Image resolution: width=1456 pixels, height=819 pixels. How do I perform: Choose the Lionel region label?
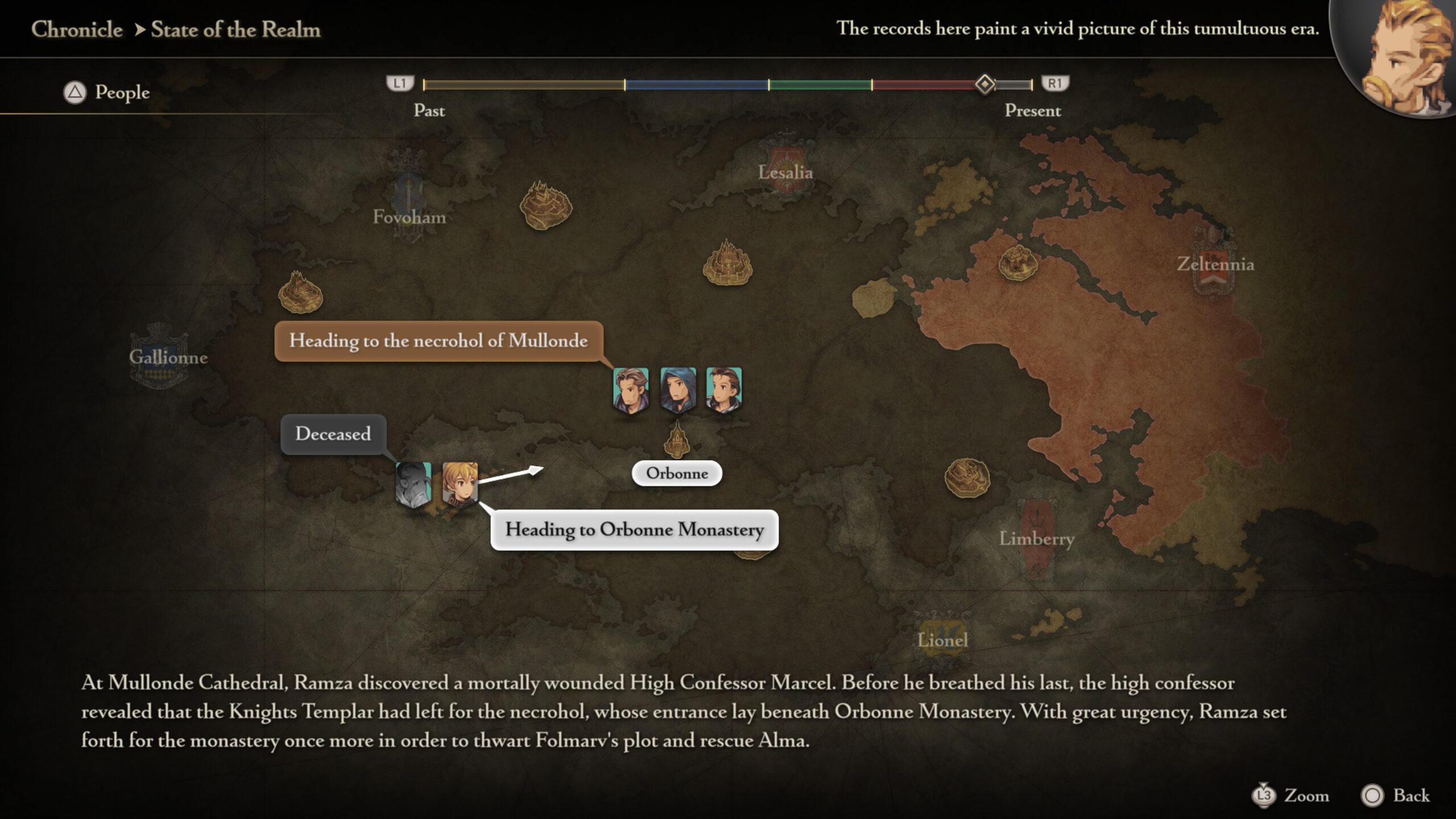point(942,640)
